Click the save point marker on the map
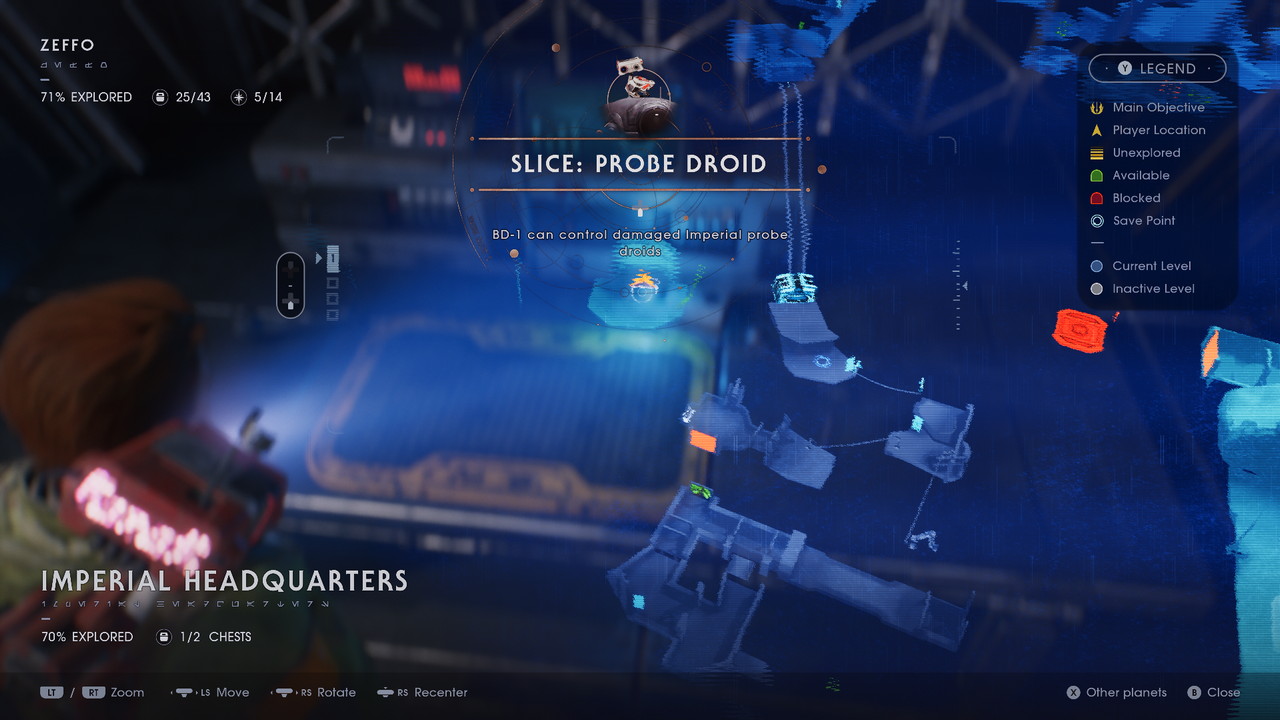This screenshot has height=720, width=1280. pyautogui.click(x=823, y=361)
